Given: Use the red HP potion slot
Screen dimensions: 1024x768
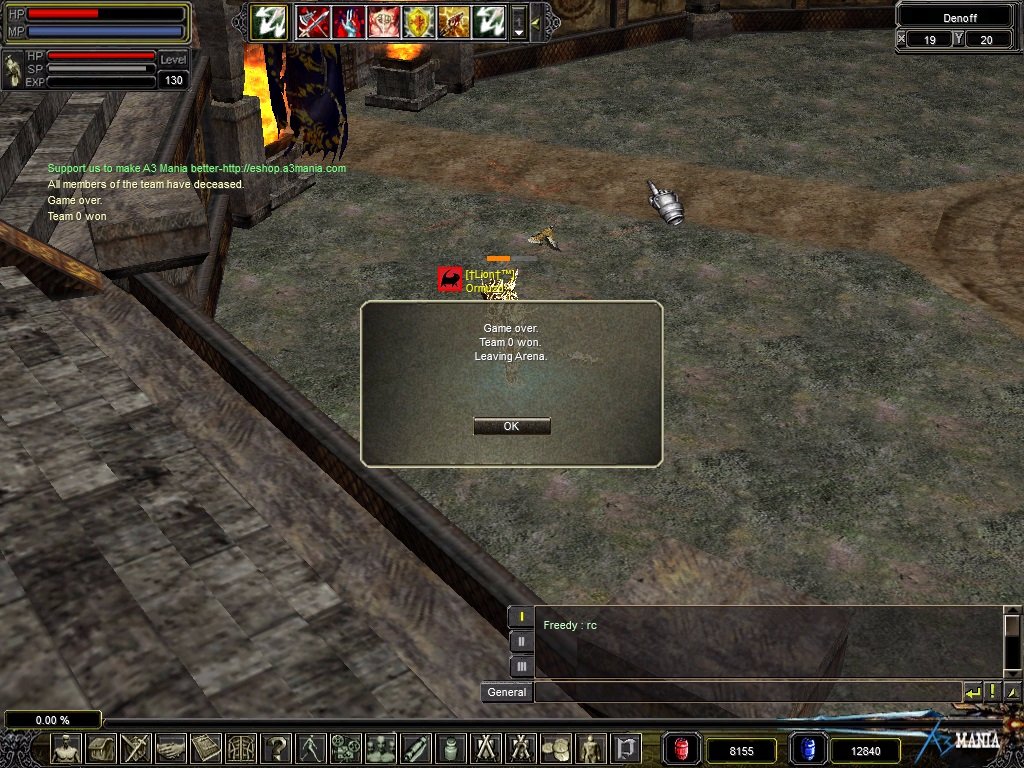Looking at the screenshot, I should coord(682,749).
